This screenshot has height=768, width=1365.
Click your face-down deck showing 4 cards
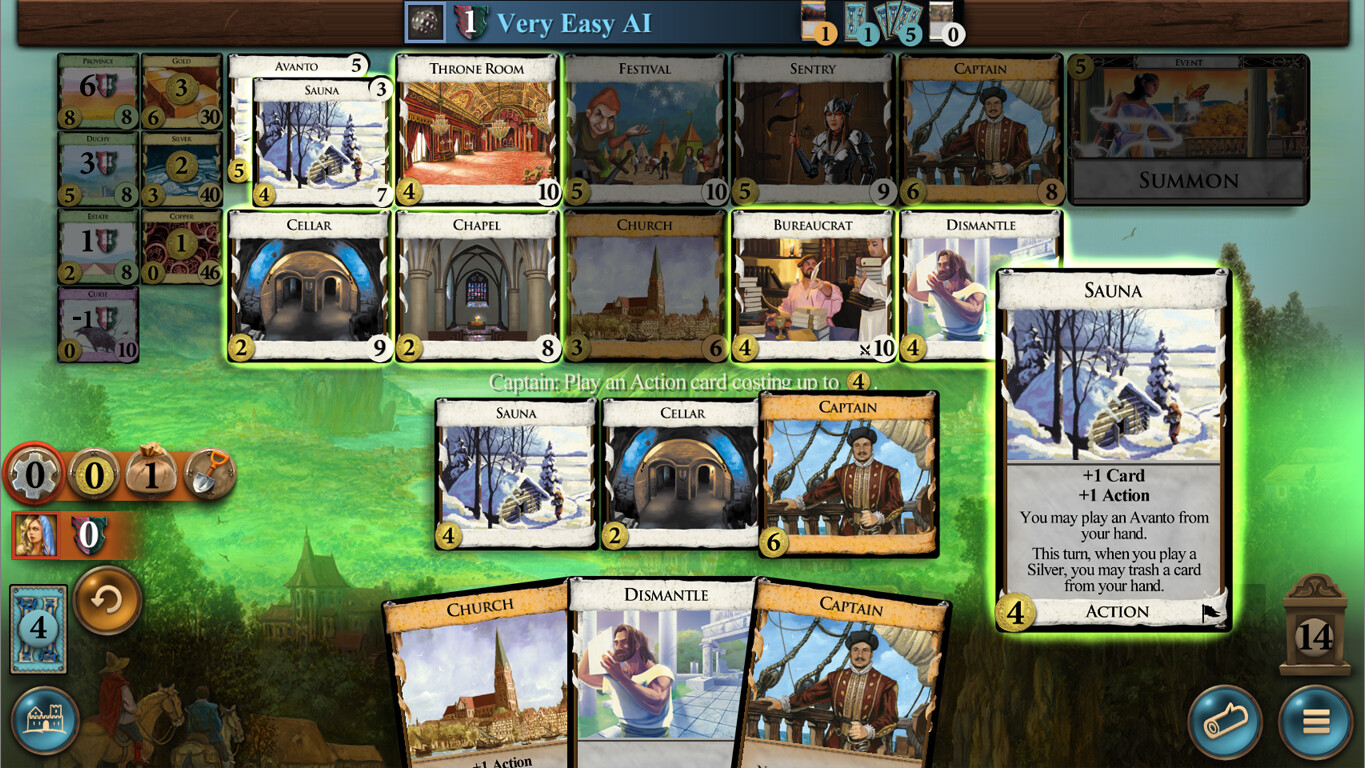[37, 627]
